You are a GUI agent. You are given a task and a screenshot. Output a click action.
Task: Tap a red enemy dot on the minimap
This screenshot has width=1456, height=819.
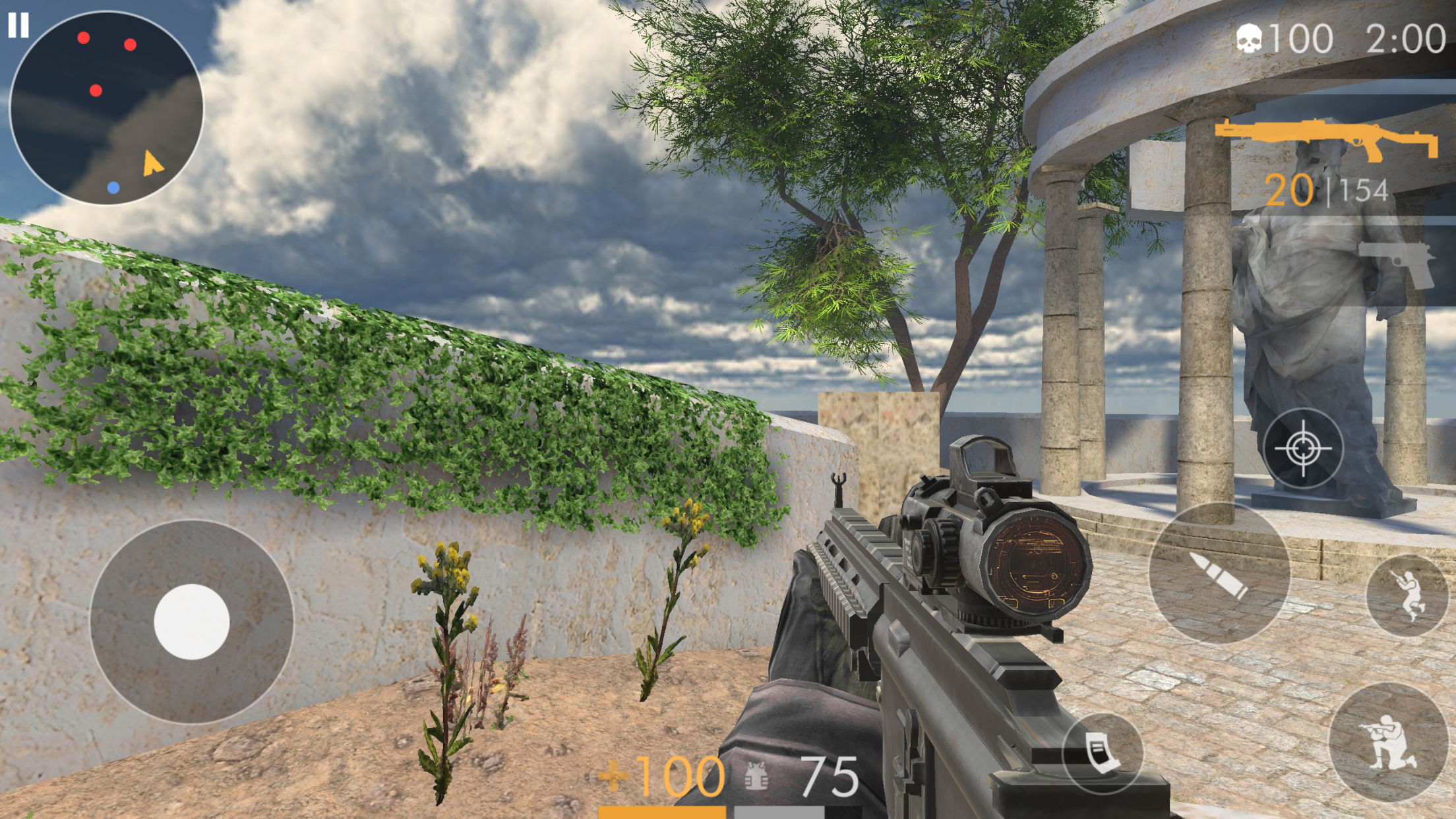pyautogui.click(x=82, y=38)
